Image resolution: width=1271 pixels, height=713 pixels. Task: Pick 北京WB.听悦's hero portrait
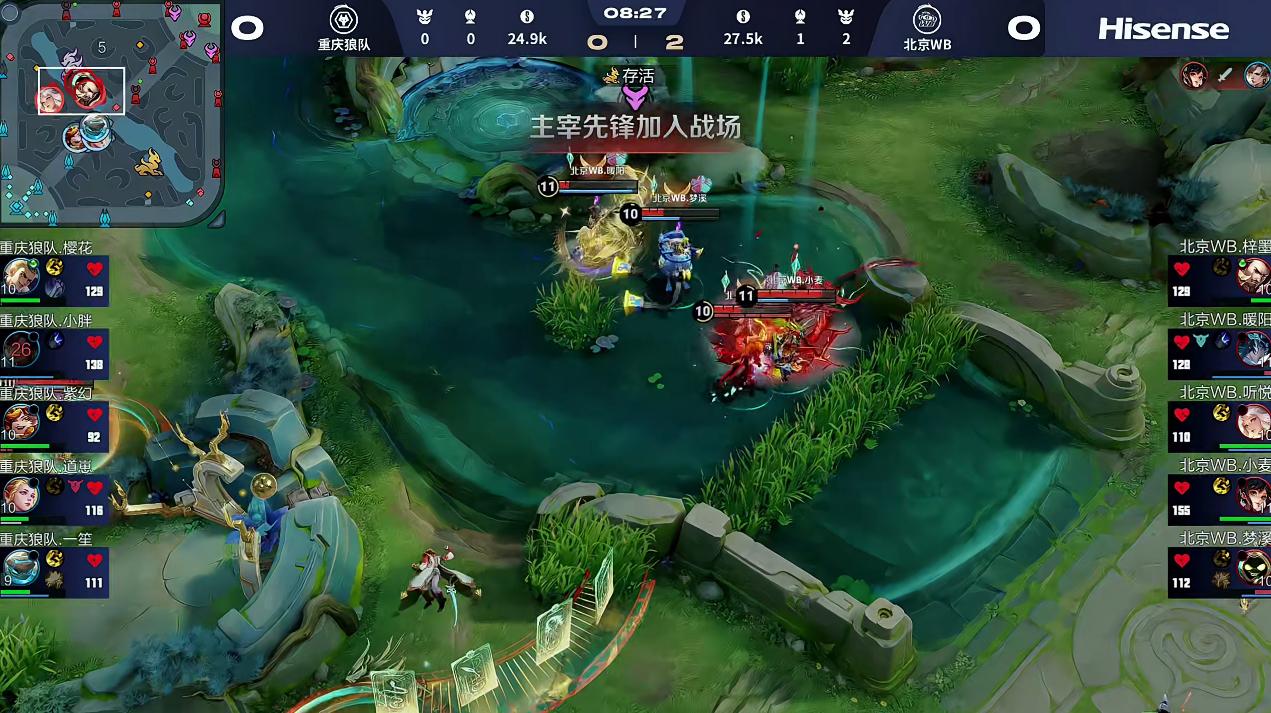(1253, 421)
